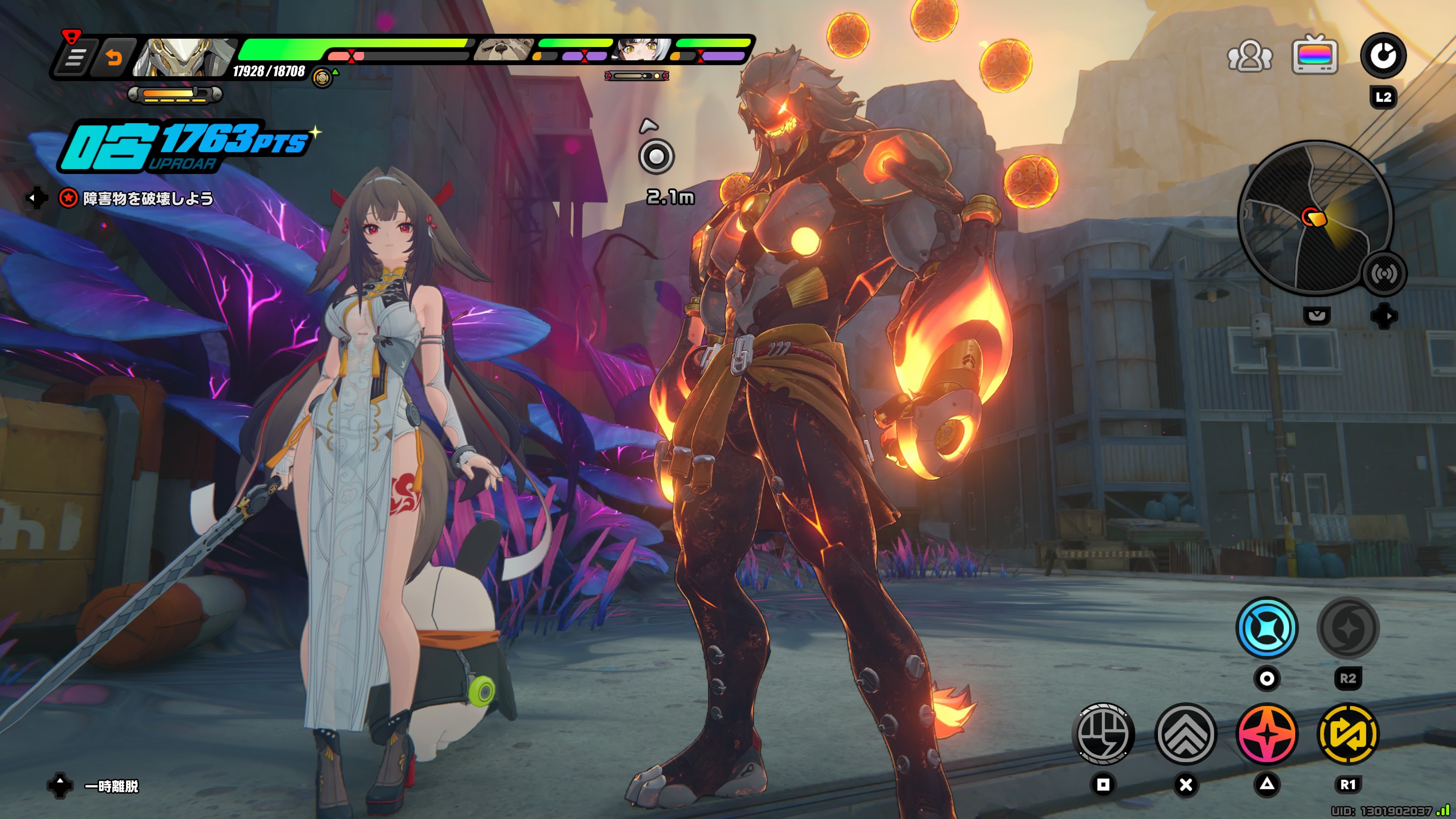Use the greyed-out star ability button
This screenshot has height=819, width=1456.
point(1348,628)
